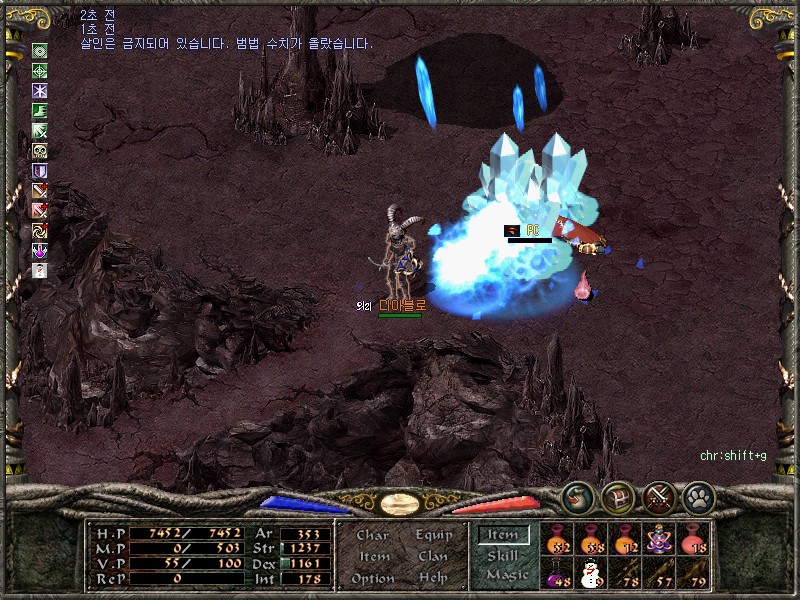Use the ornate purple bottle item
800x600 pixels.
click(x=658, y=540)
